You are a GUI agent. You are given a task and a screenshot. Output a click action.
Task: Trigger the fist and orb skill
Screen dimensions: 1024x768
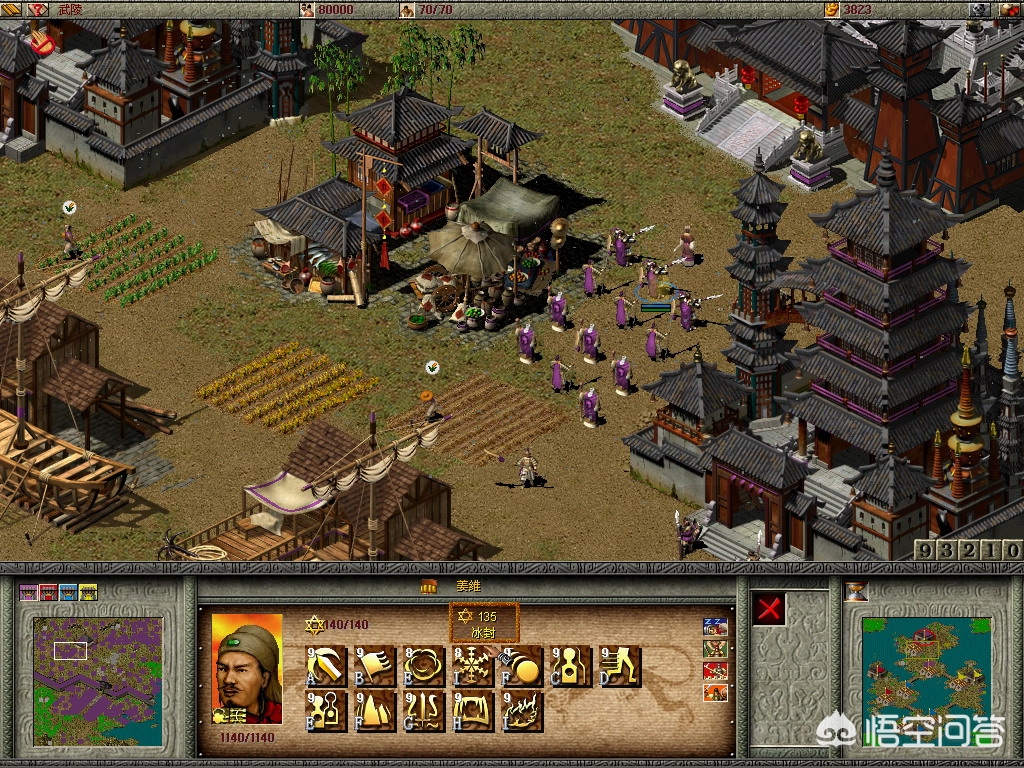520,666
